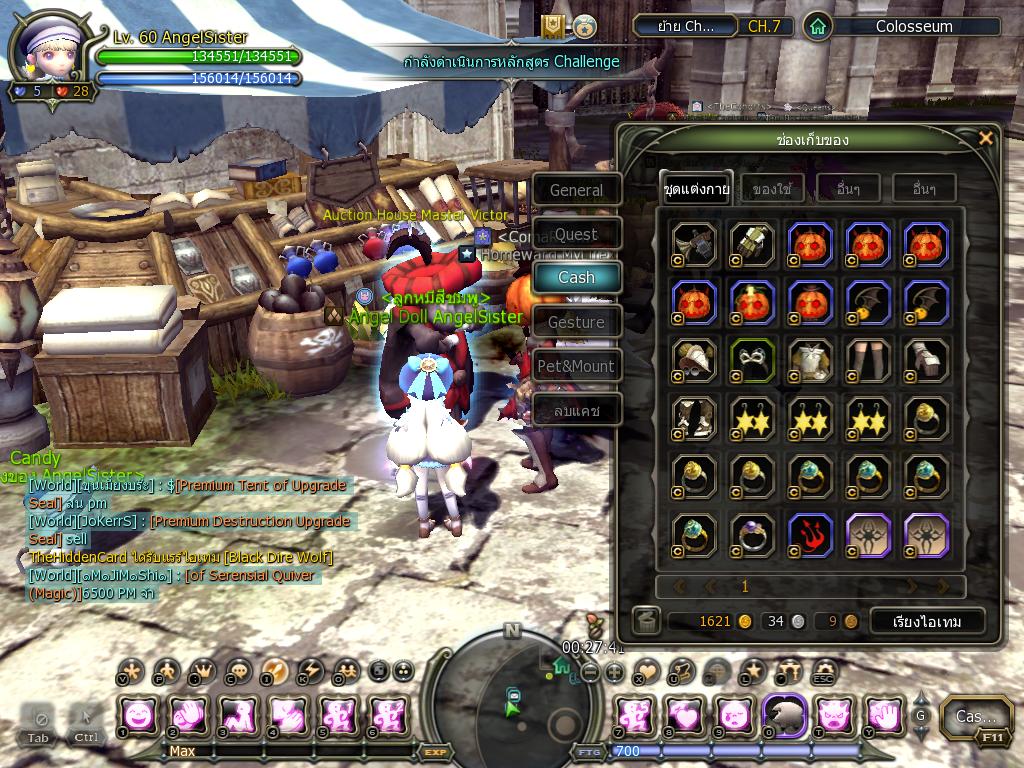
Task: Select the purple amethyst ring slot
Action: (x=752, y=534)
